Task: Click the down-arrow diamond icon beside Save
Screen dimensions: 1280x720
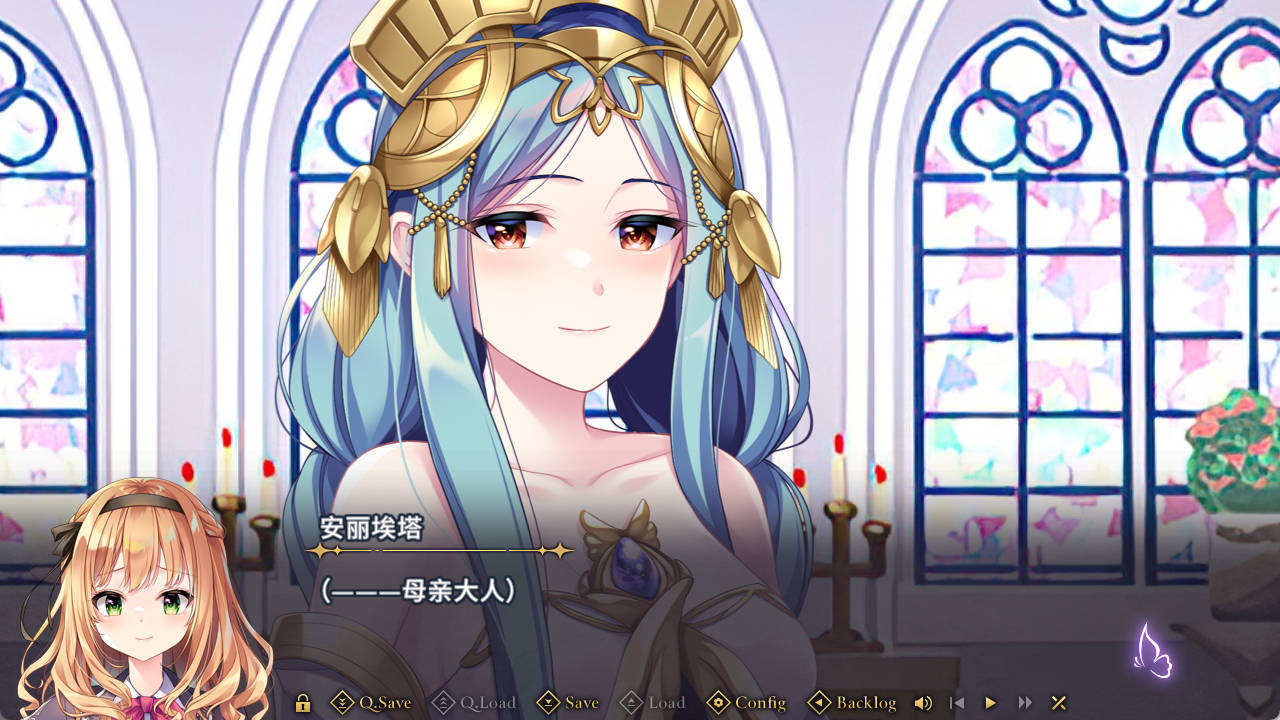Action: 548,703
